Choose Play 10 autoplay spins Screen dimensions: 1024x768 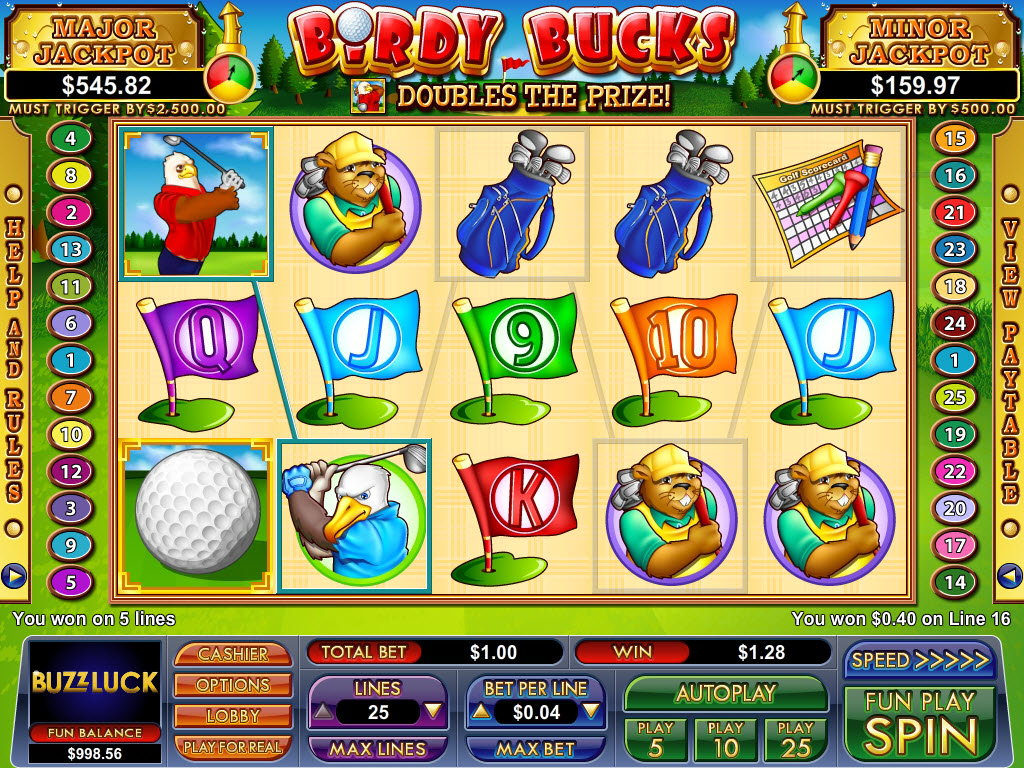pos(725,739)
